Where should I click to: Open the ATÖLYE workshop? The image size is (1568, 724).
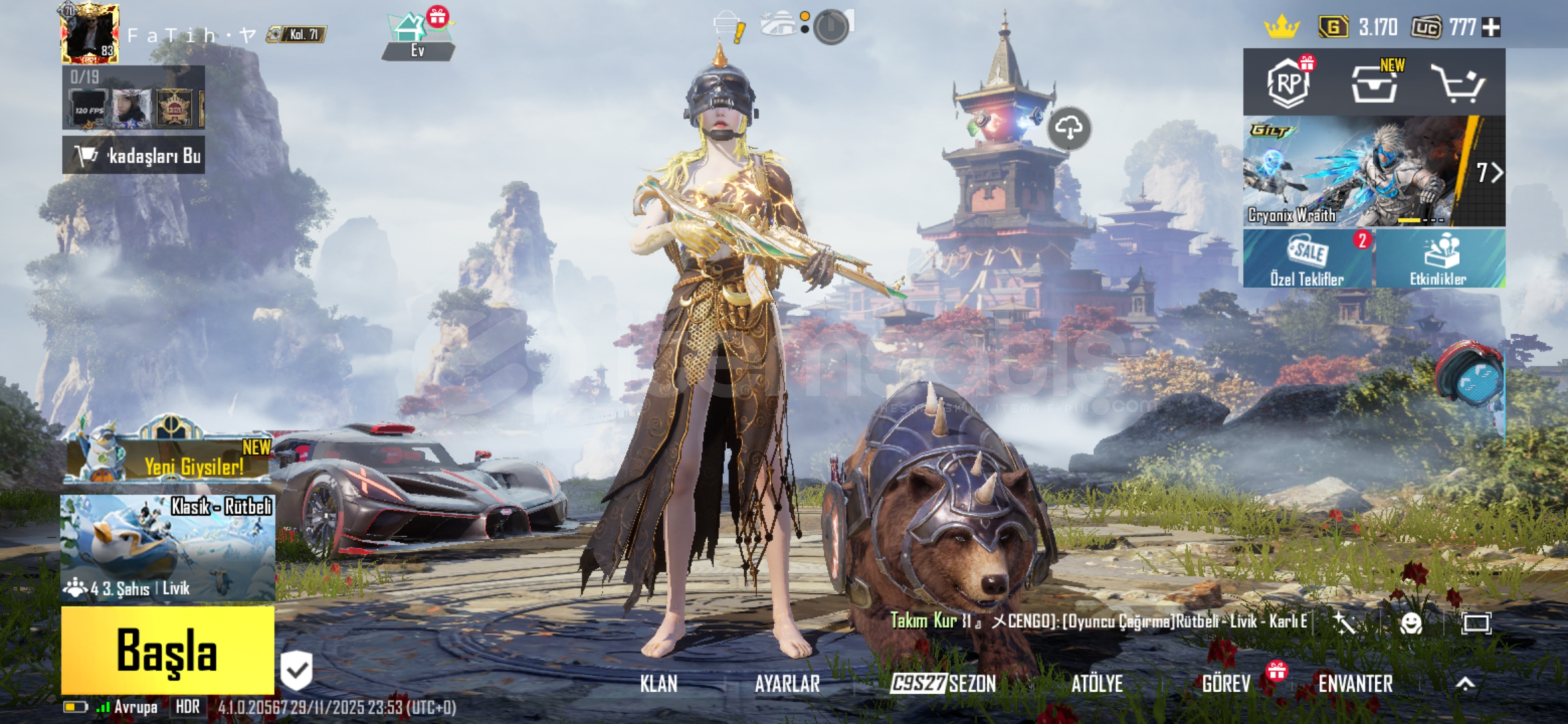(1096, 684)
